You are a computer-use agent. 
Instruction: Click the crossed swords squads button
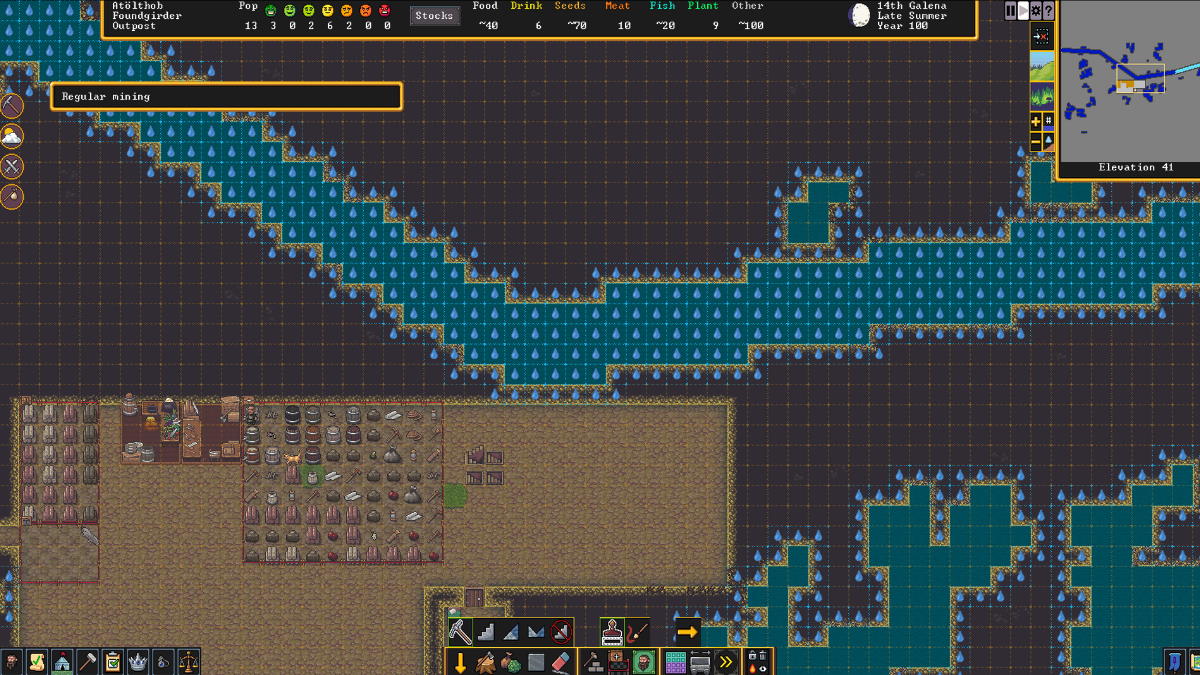click(x=12, y=166)
